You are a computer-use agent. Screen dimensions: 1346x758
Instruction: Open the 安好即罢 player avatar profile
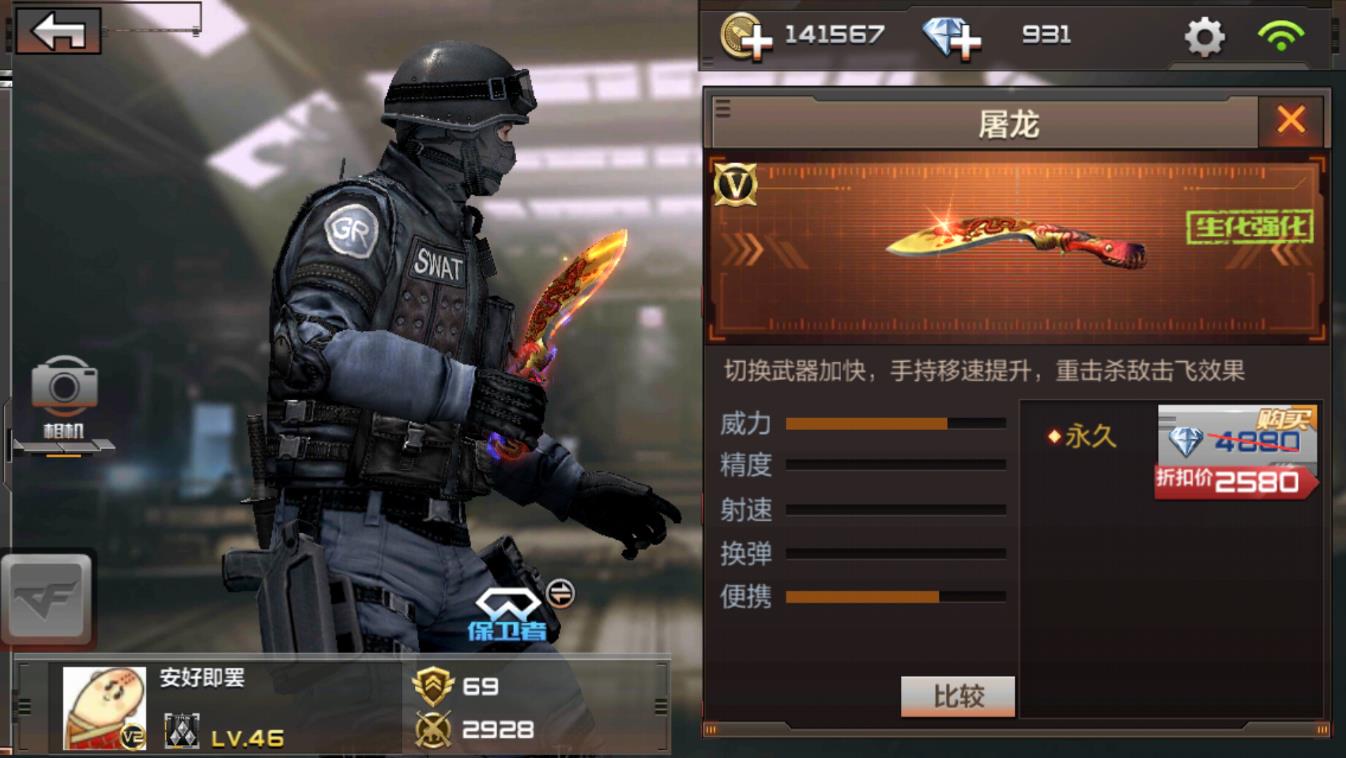(104, 707)
